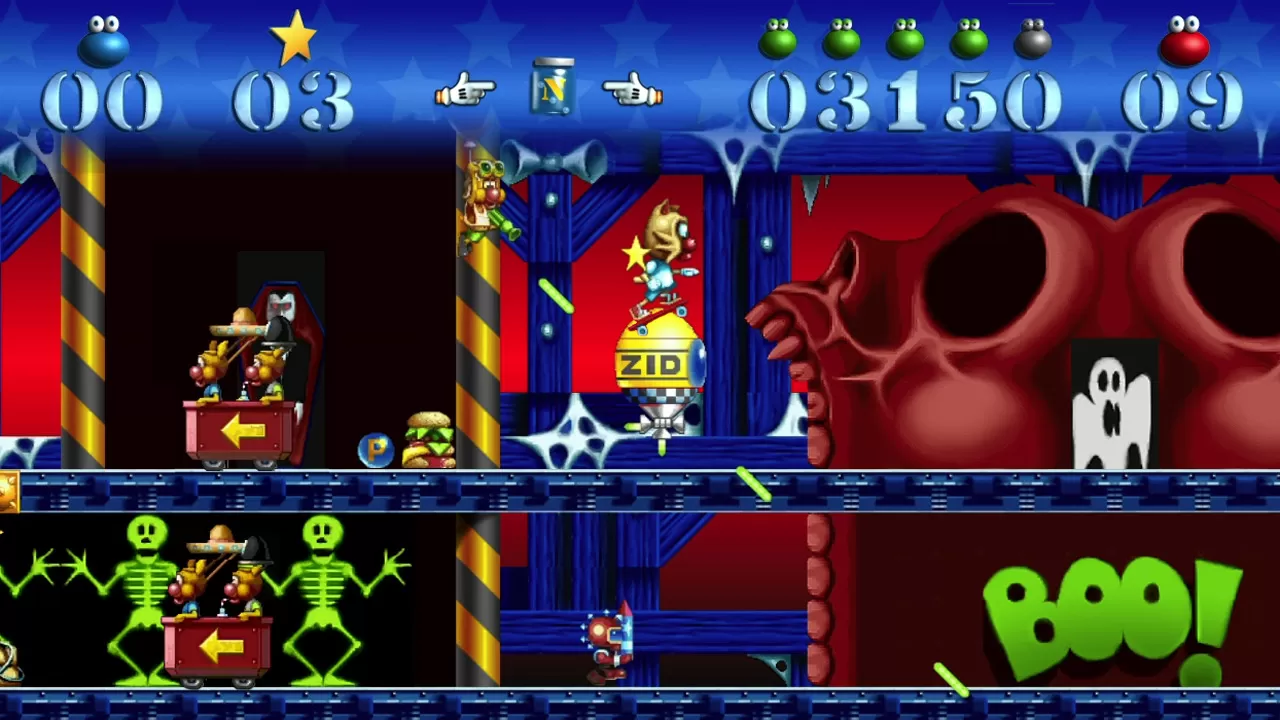Select the gold star collectible icon in HUD
Screen dimensions: 1280x720
[x=293, y=40]
